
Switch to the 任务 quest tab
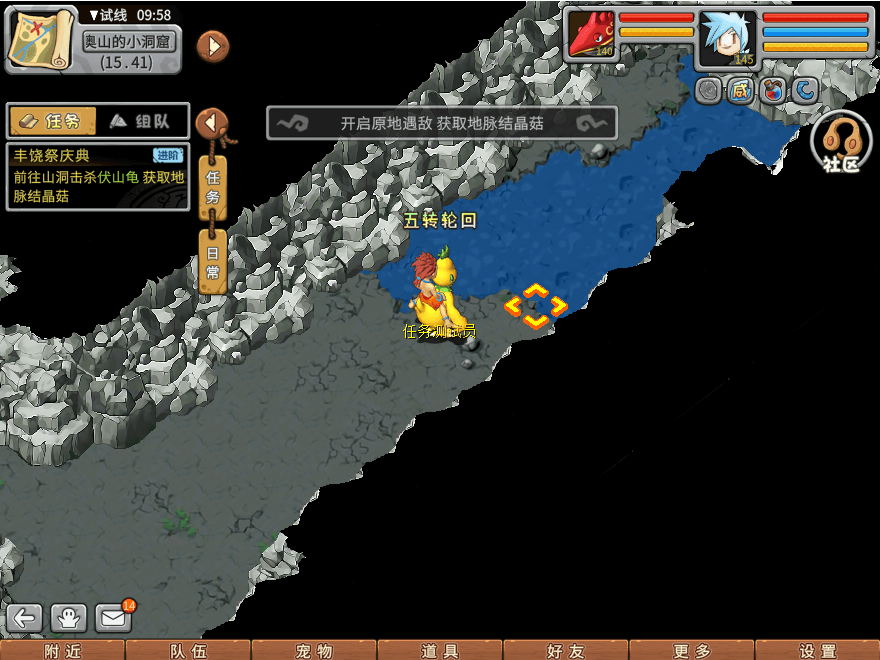click(53, 121)
